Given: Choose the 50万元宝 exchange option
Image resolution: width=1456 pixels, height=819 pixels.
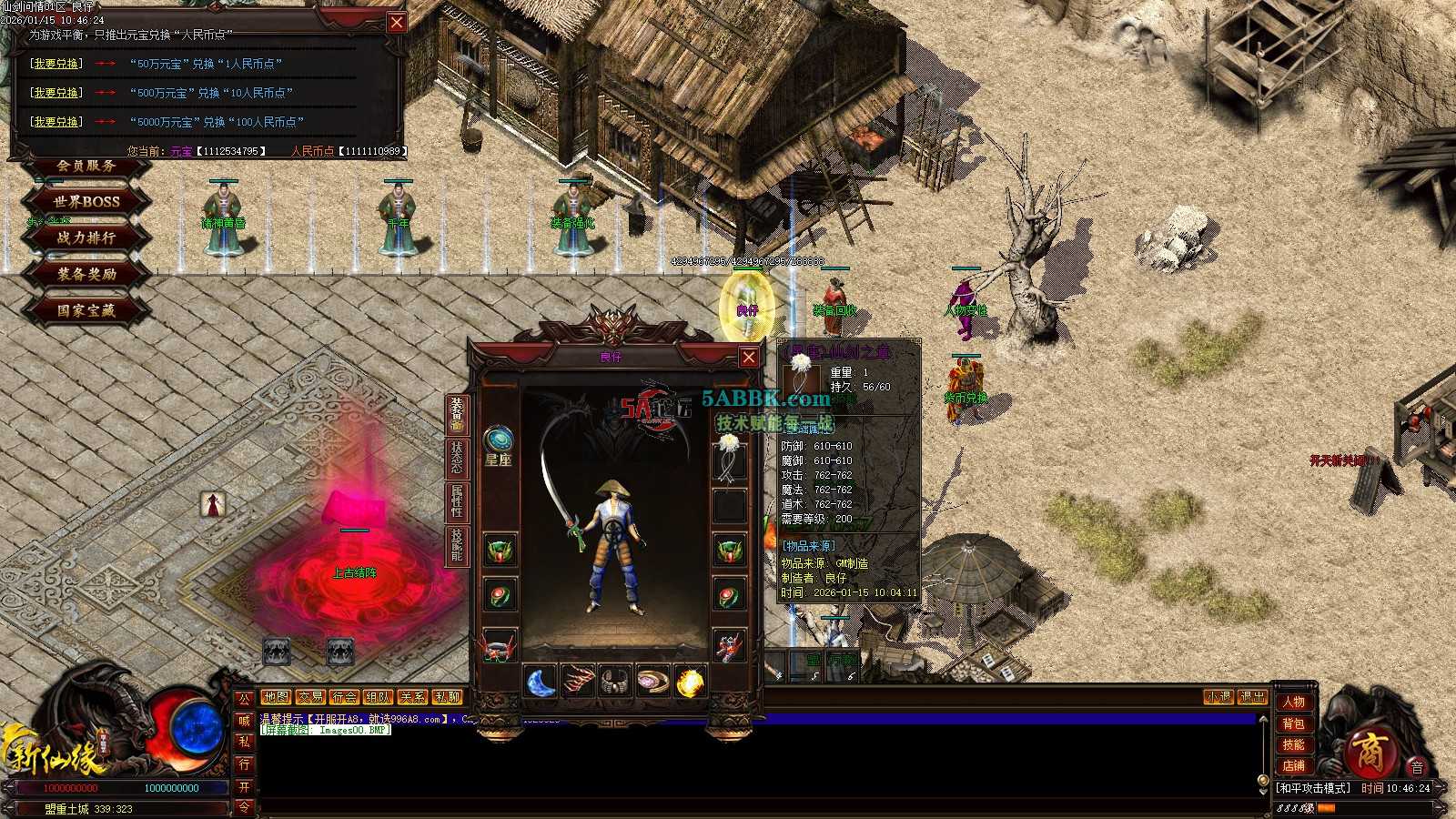Looking at the screenshot, I should tap(56, 64).
